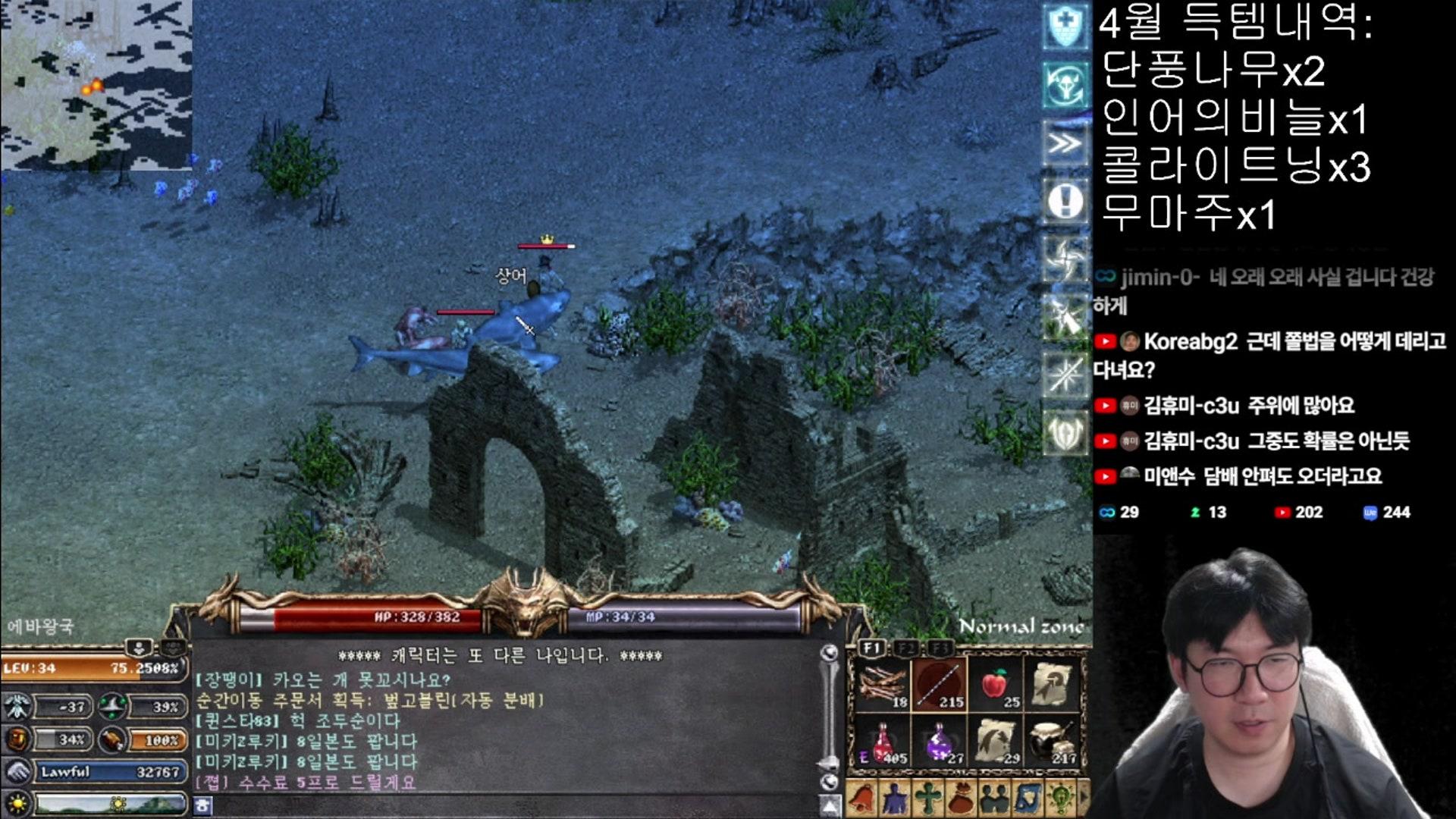Open the two-person party menu icon
Image resolution: width=1456 pixels, height=819 pixels.
point(994,799)
